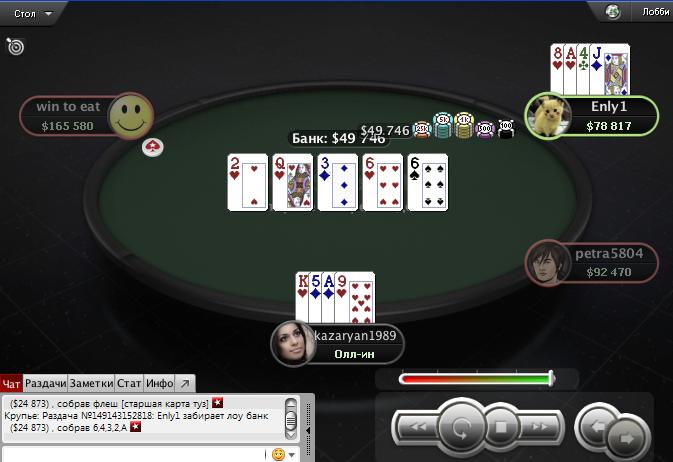
Task: Open the emoji smiley picker
Action: [279, 454]
